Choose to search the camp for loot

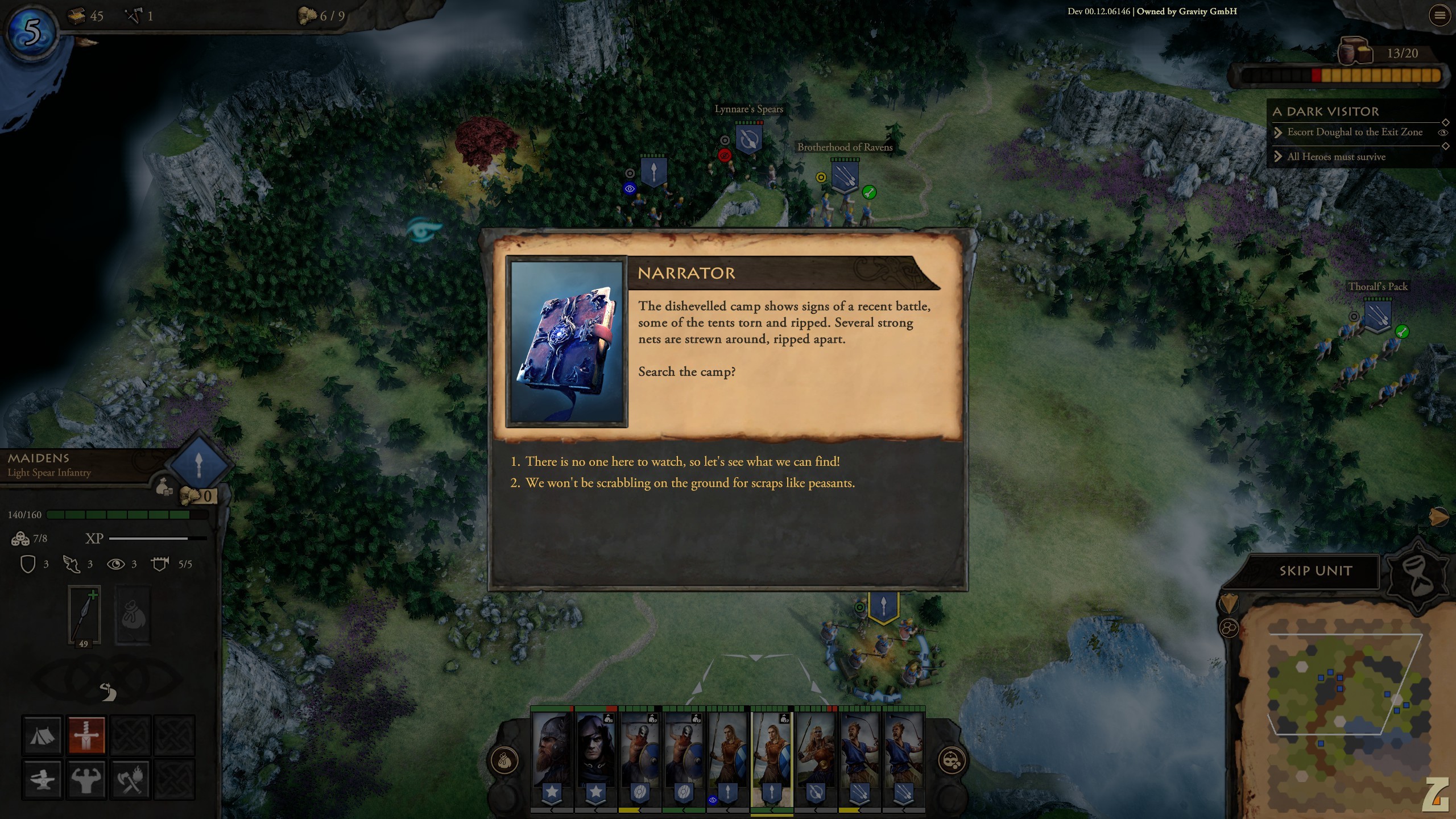[682, 462]
